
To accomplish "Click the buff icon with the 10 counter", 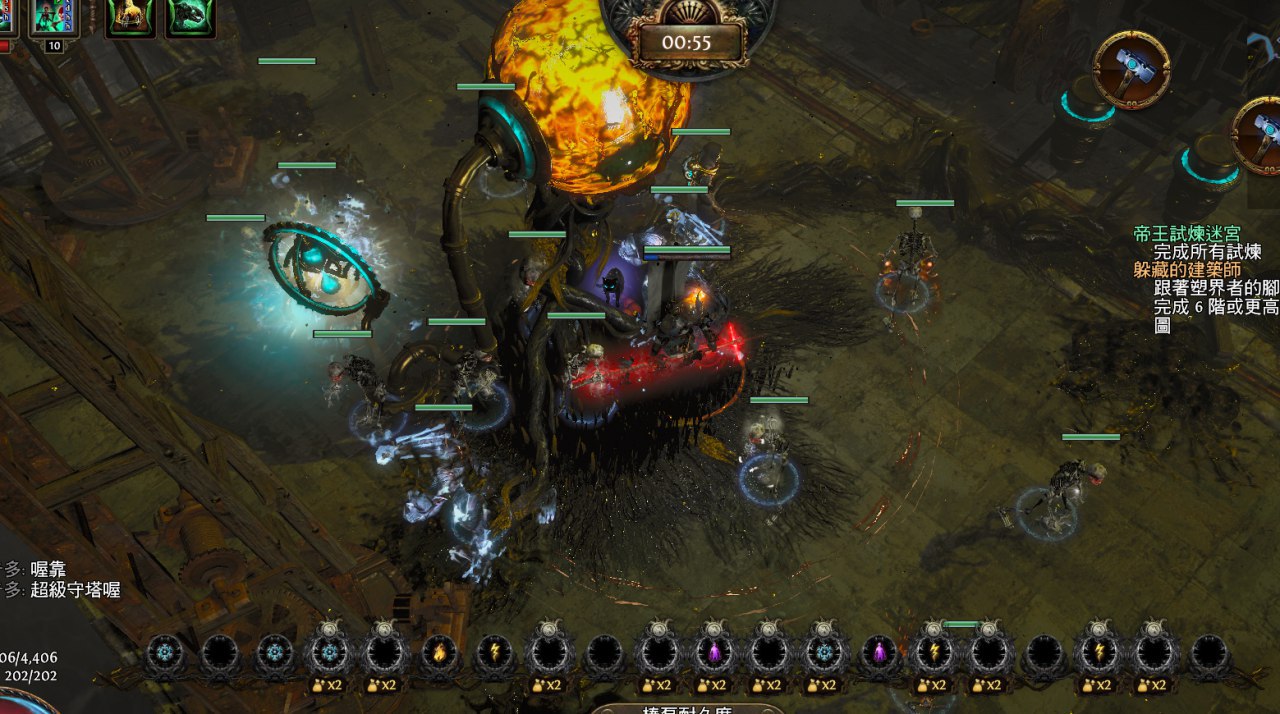I will coord(54,17).
